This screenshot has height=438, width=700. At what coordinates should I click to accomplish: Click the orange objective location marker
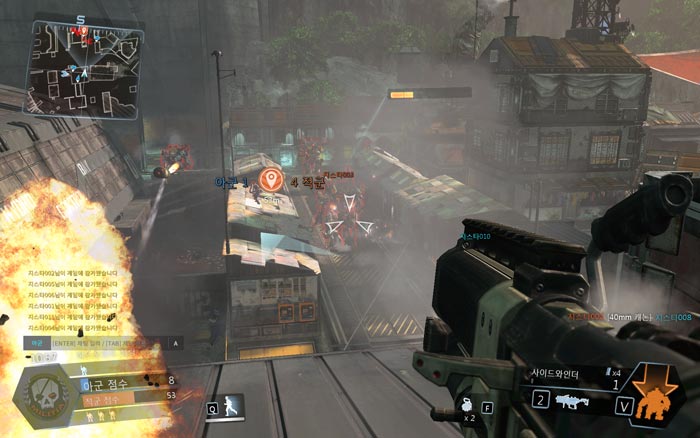(269, 181)
